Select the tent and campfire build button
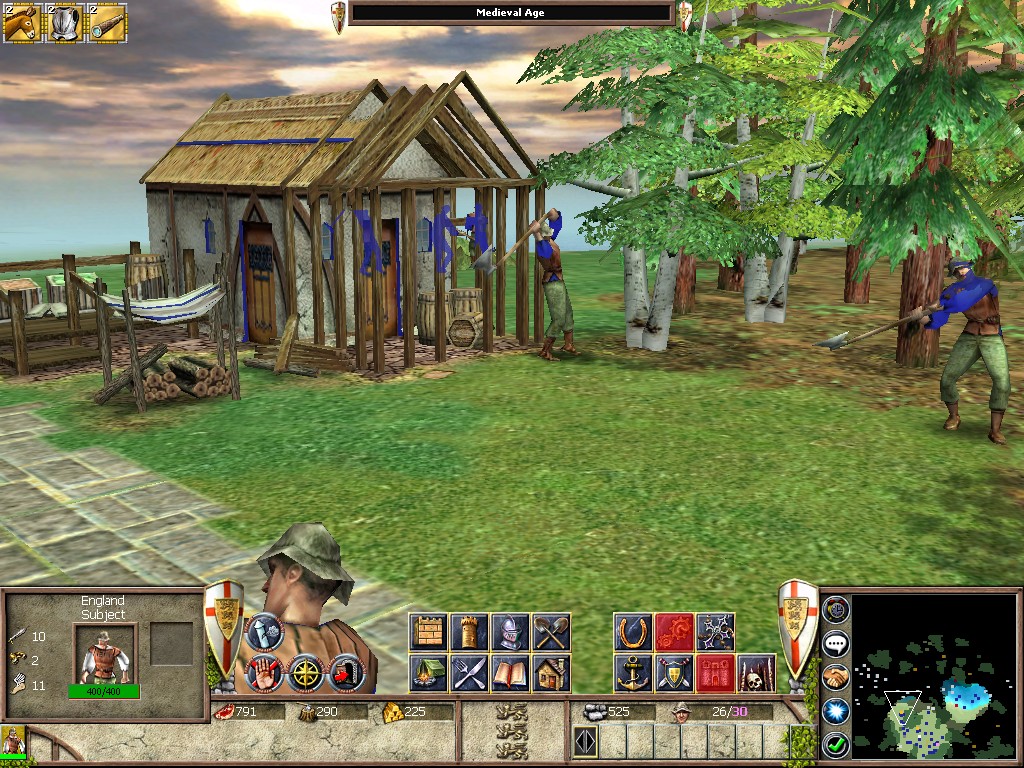 429,673
